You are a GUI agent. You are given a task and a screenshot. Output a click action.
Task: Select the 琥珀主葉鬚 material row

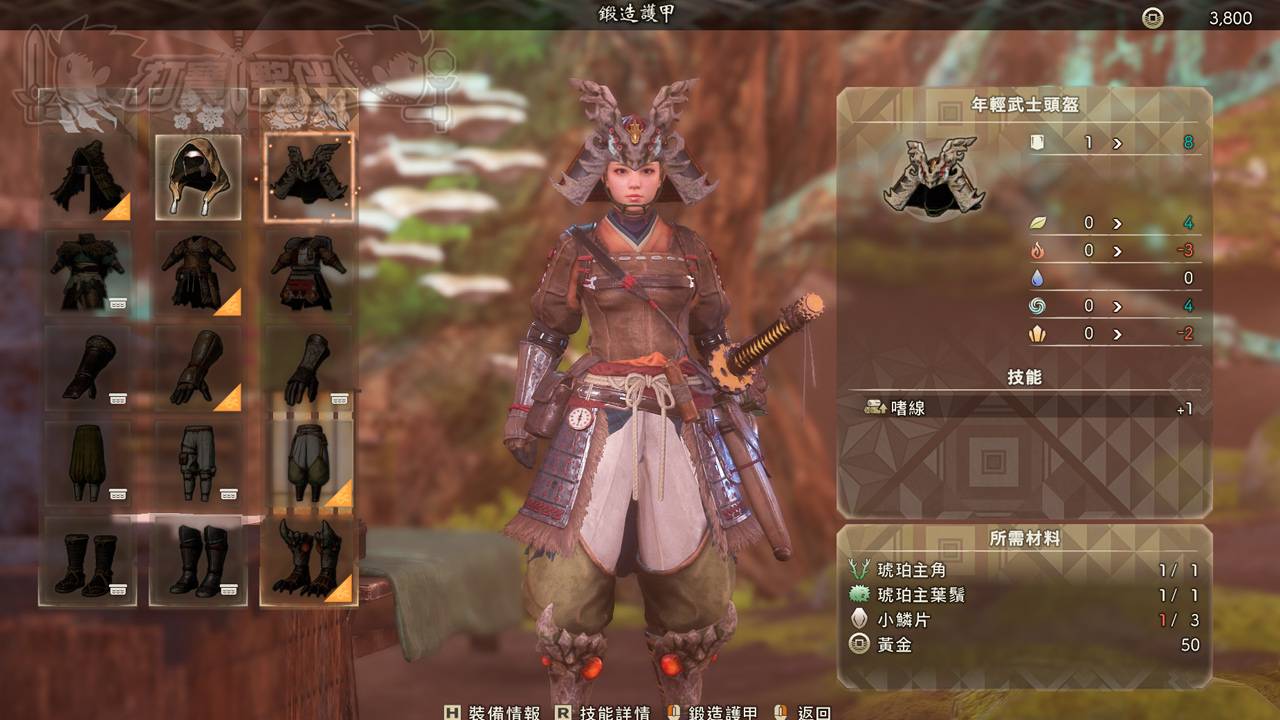(1024, 595)
